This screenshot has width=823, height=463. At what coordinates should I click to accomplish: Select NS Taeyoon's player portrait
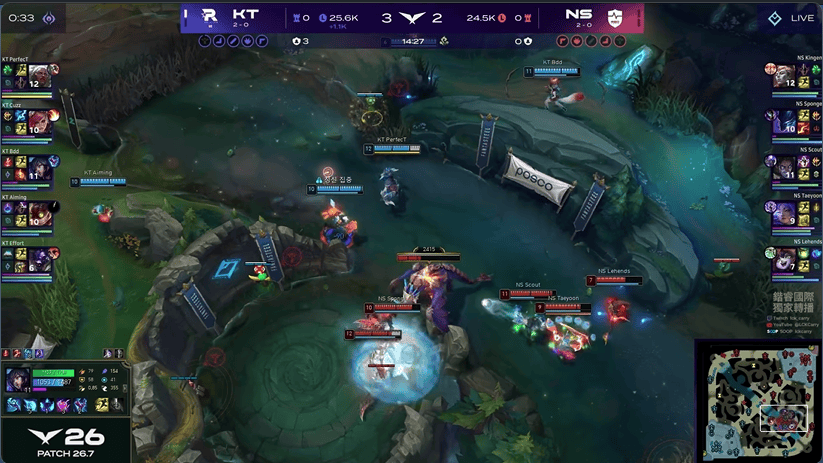tap(785, 214)
